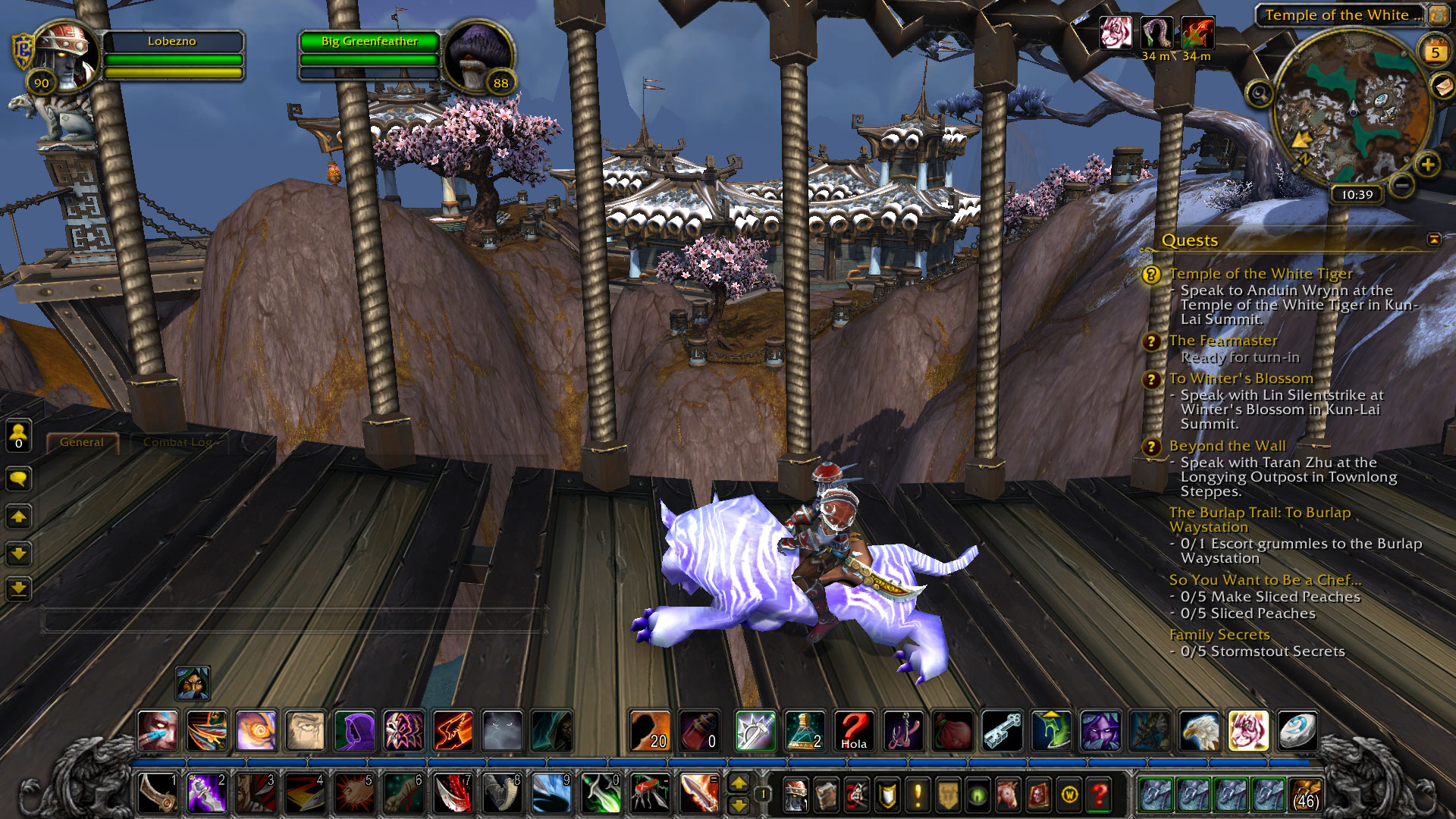Open the main backpack showing 46

1304,795
